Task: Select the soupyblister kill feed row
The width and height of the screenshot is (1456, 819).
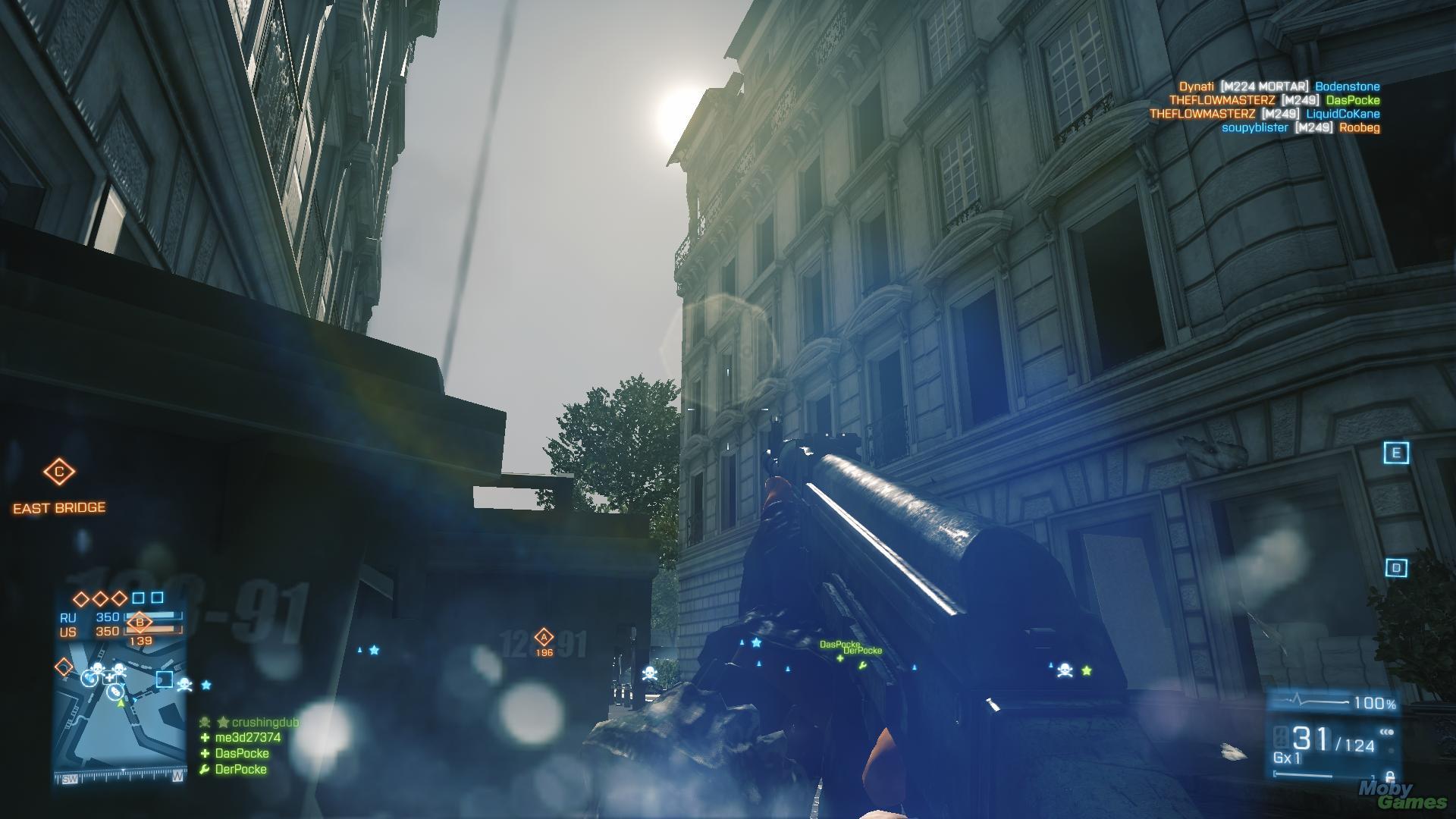Action: tap(1300, 127)
